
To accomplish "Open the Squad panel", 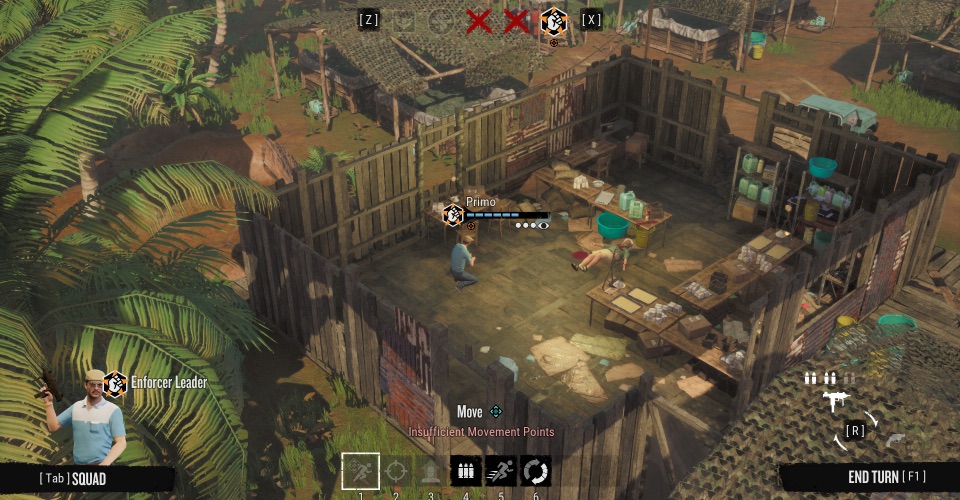I will point(73,479).
